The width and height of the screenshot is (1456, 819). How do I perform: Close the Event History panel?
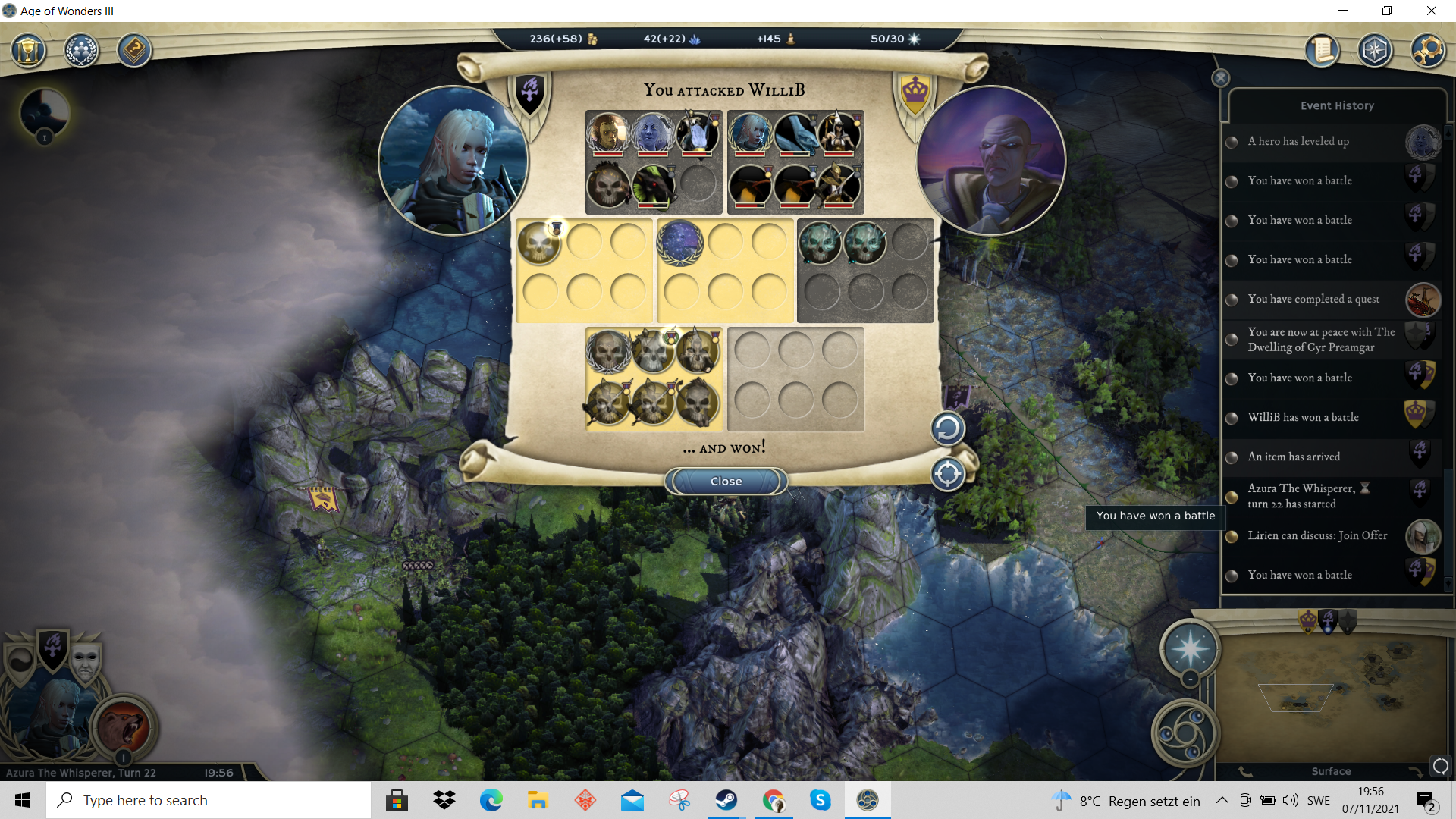click(1220, 78)
